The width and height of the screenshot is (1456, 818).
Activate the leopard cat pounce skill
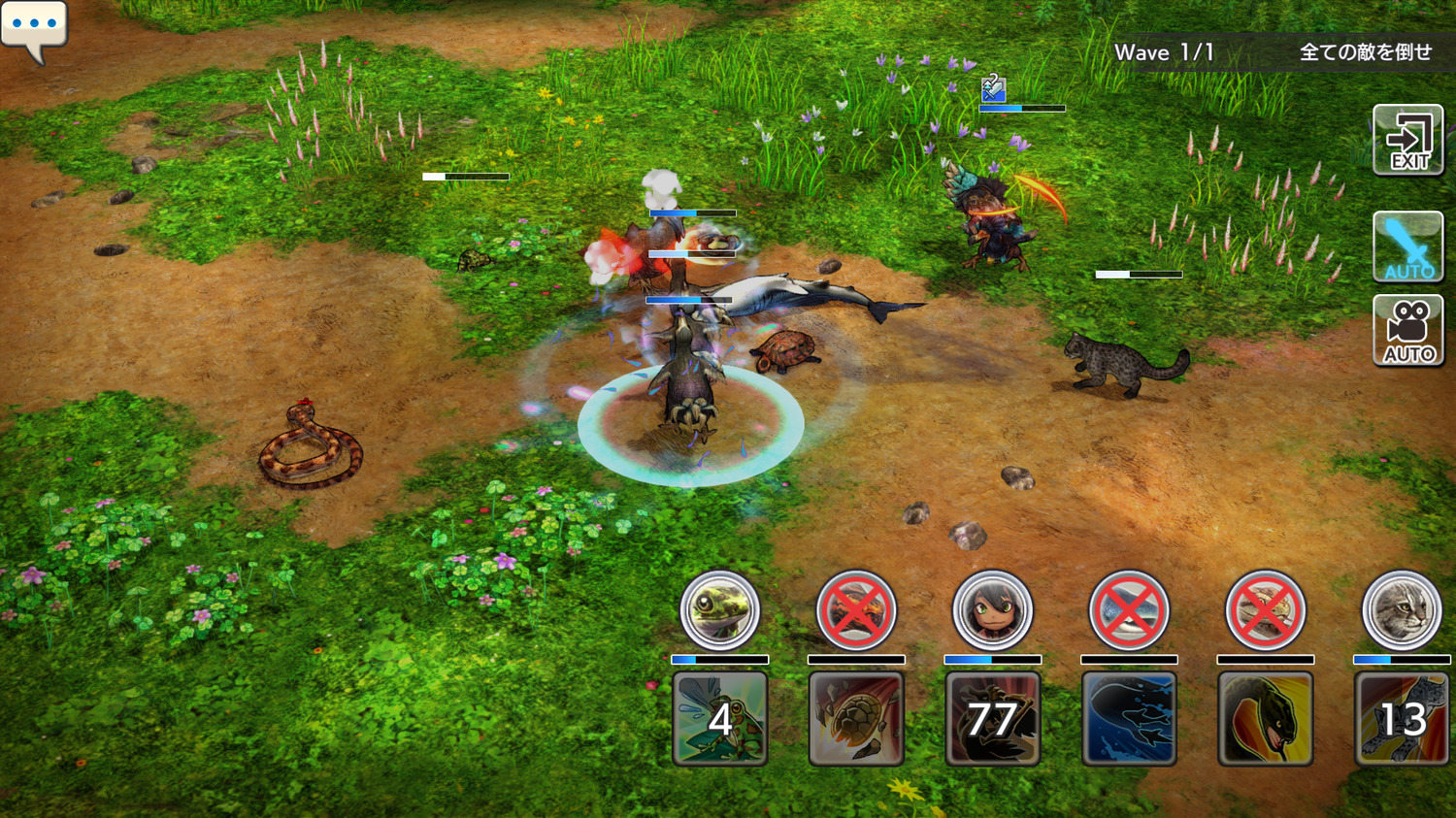point(1401,719)
